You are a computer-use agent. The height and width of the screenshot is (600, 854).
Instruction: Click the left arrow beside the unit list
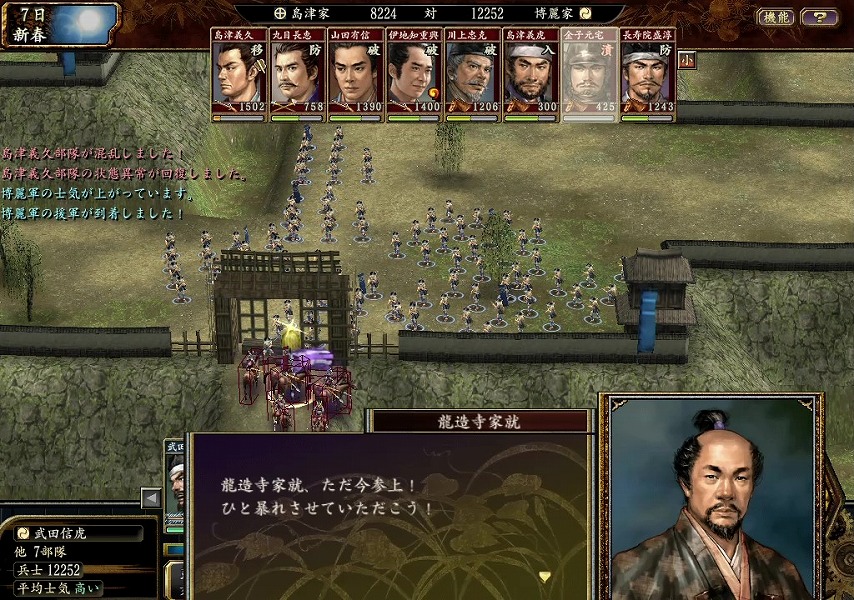click(151, 497)
